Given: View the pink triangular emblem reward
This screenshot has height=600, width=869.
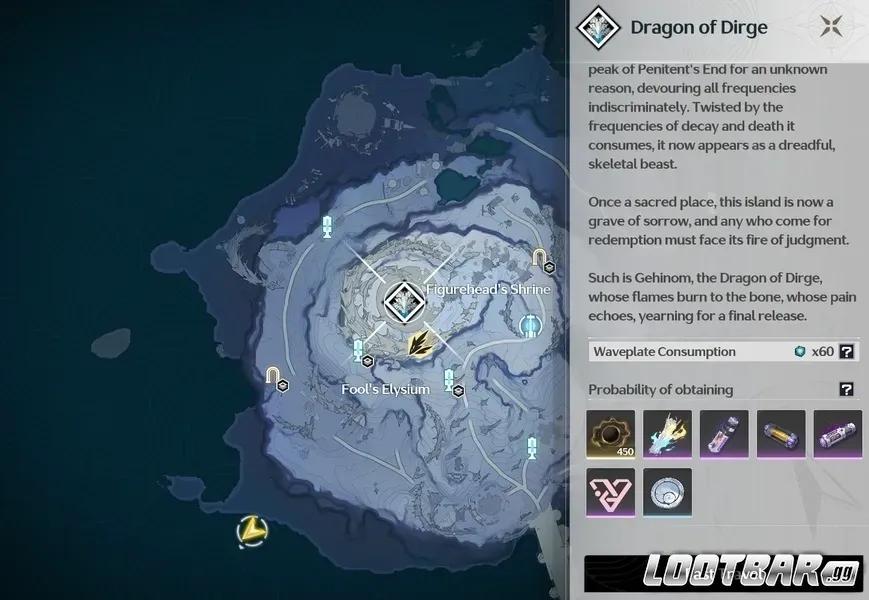Looking at the screenshot, I should click(610, 492).
